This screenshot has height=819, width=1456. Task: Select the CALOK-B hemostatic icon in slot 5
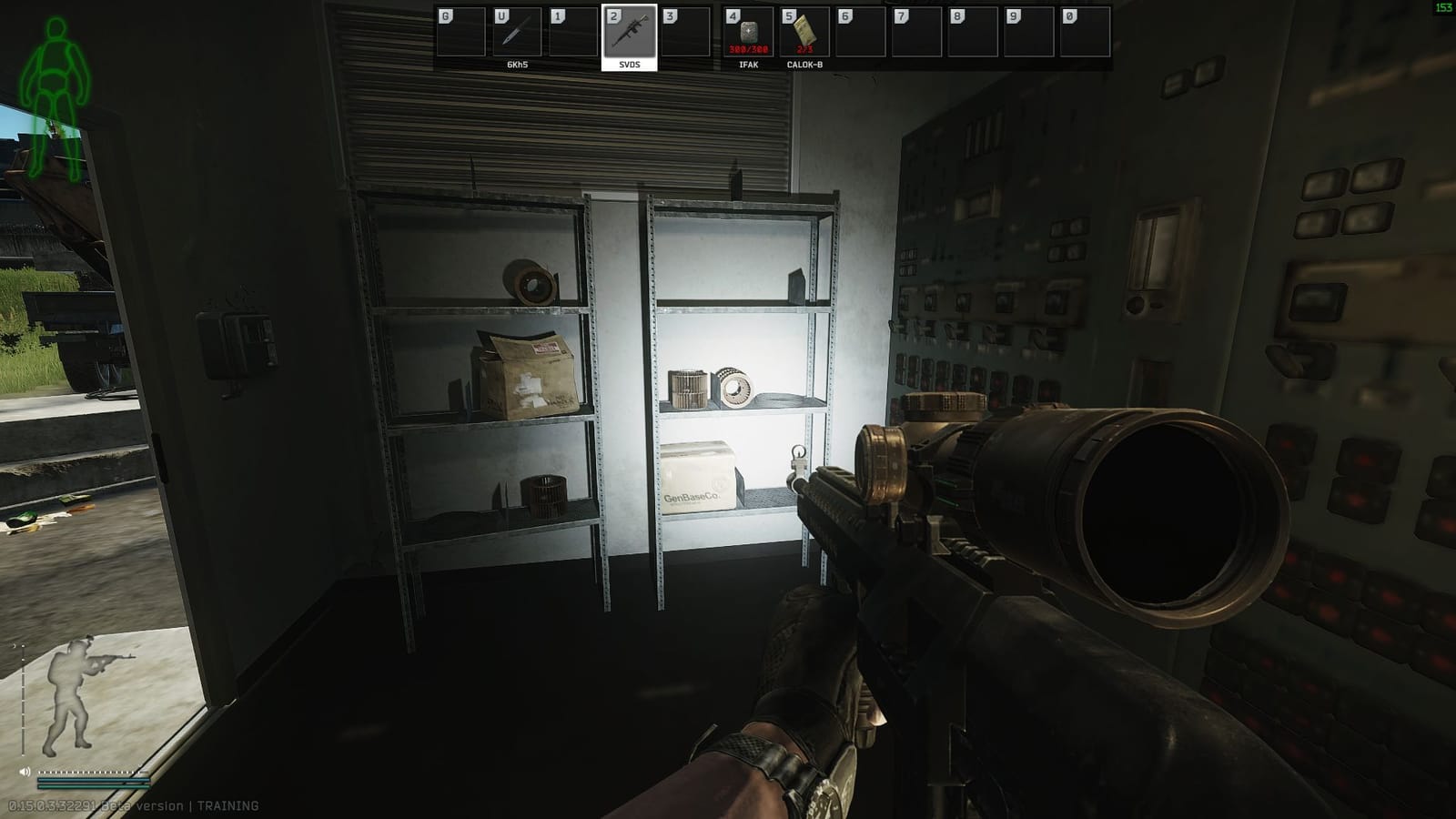804,33
